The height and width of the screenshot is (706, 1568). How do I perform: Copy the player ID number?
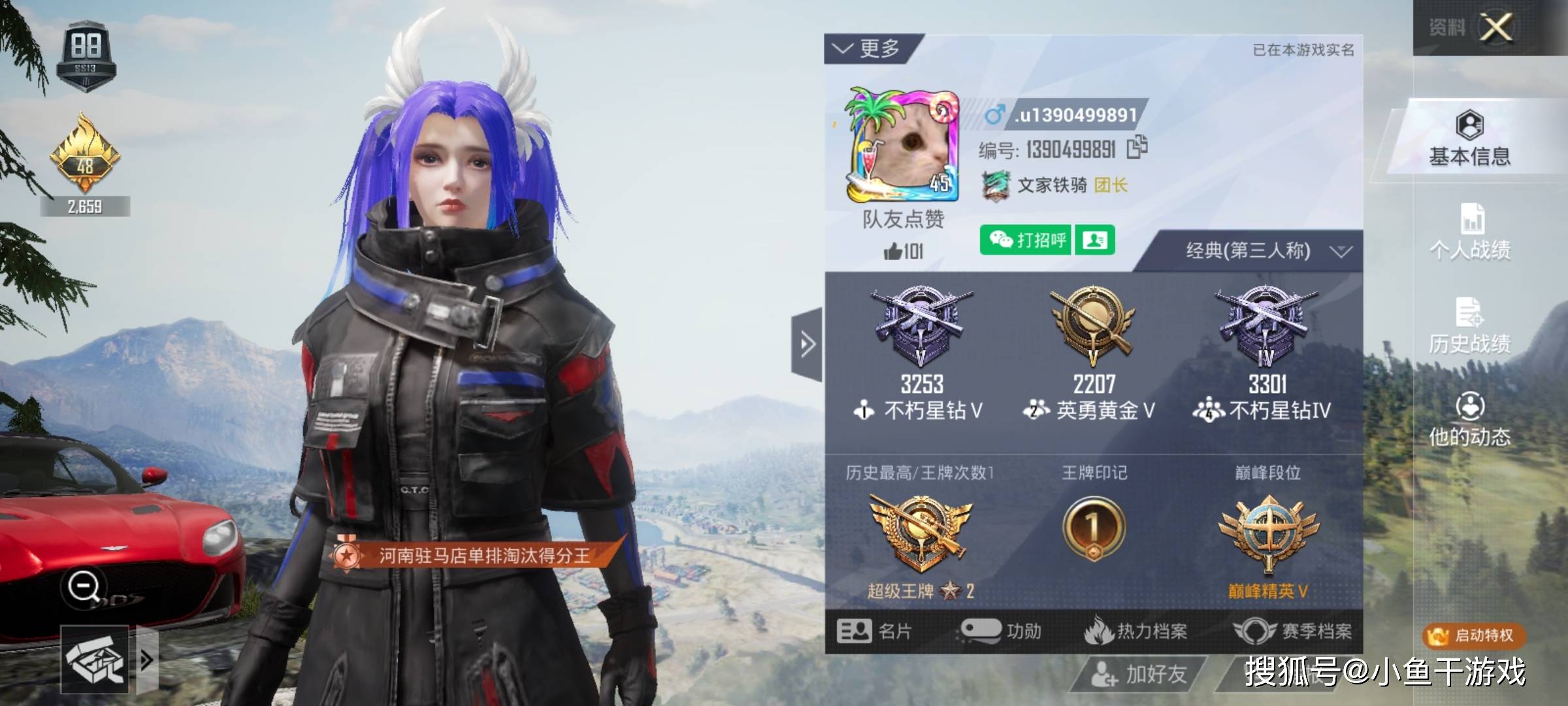(1137, 148)
